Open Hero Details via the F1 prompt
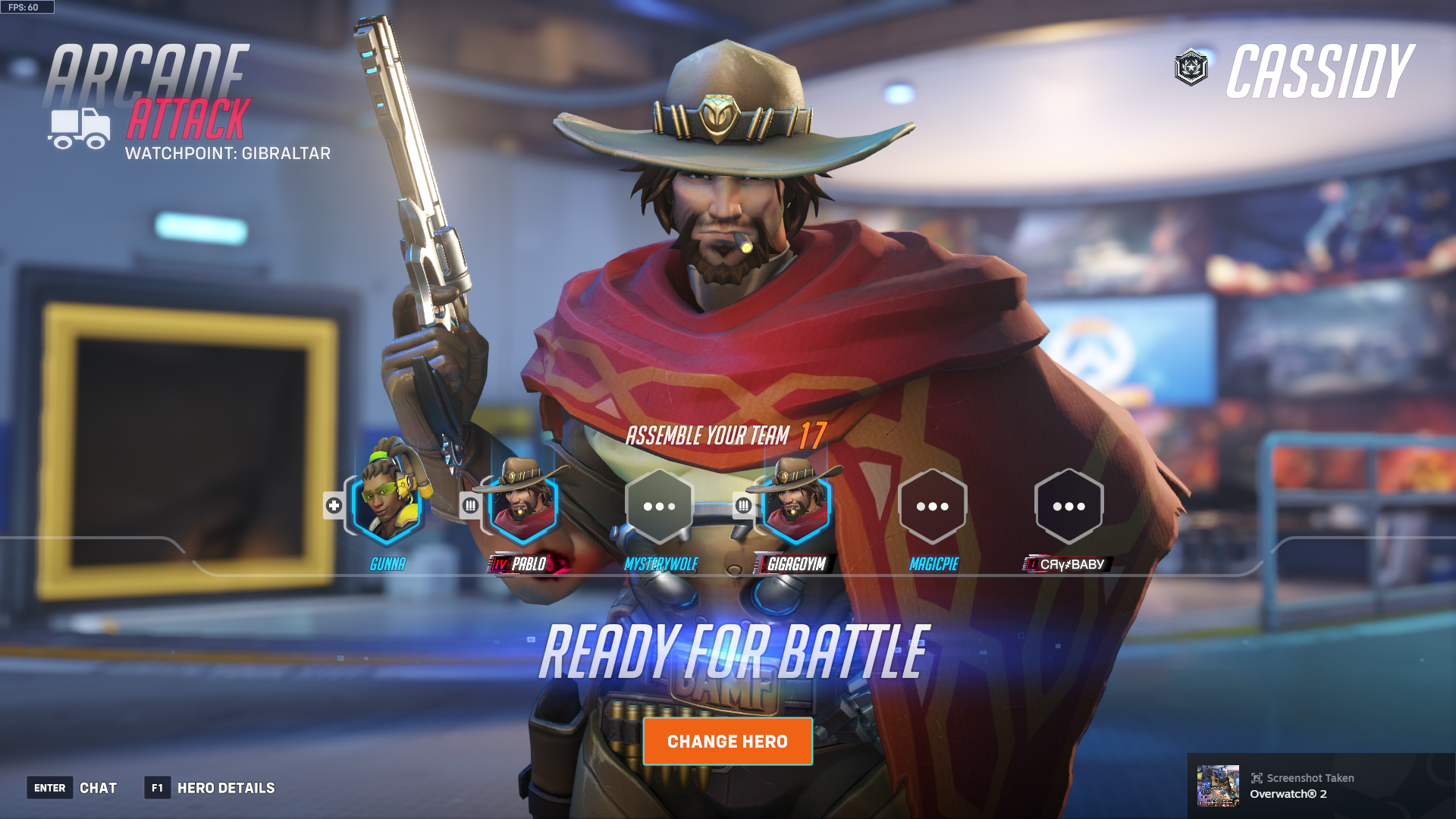The height and width of the screenshot is (819, 1456). 156,788
